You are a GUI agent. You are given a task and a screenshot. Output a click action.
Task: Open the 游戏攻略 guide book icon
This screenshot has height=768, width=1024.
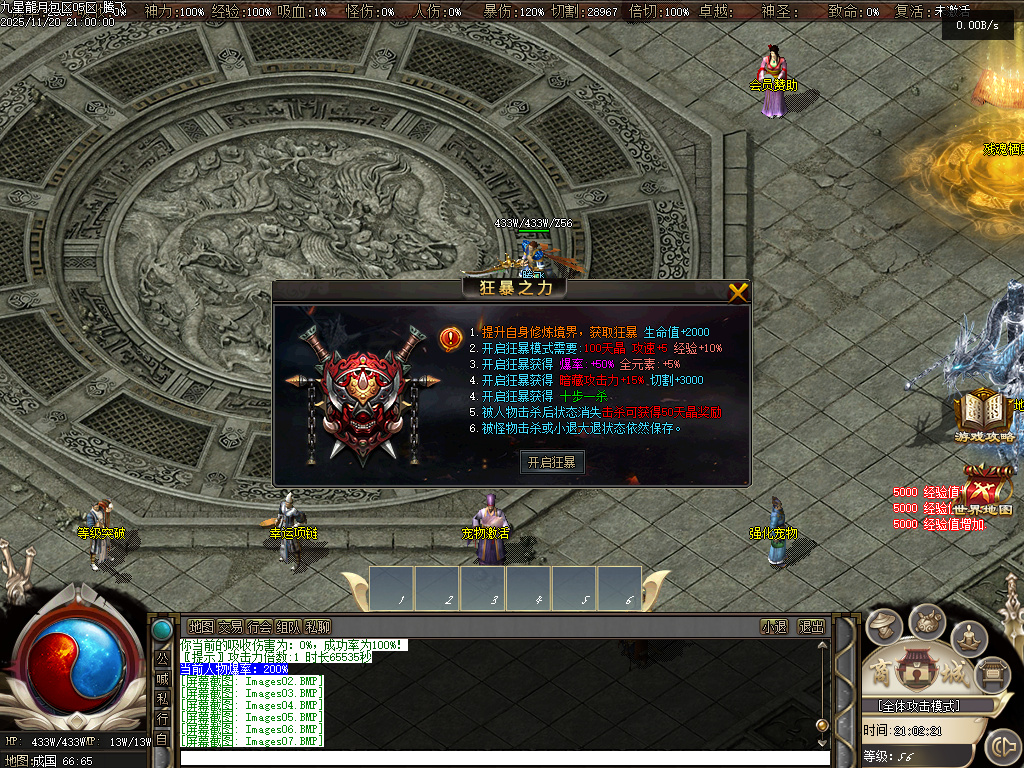coord(984,413)
